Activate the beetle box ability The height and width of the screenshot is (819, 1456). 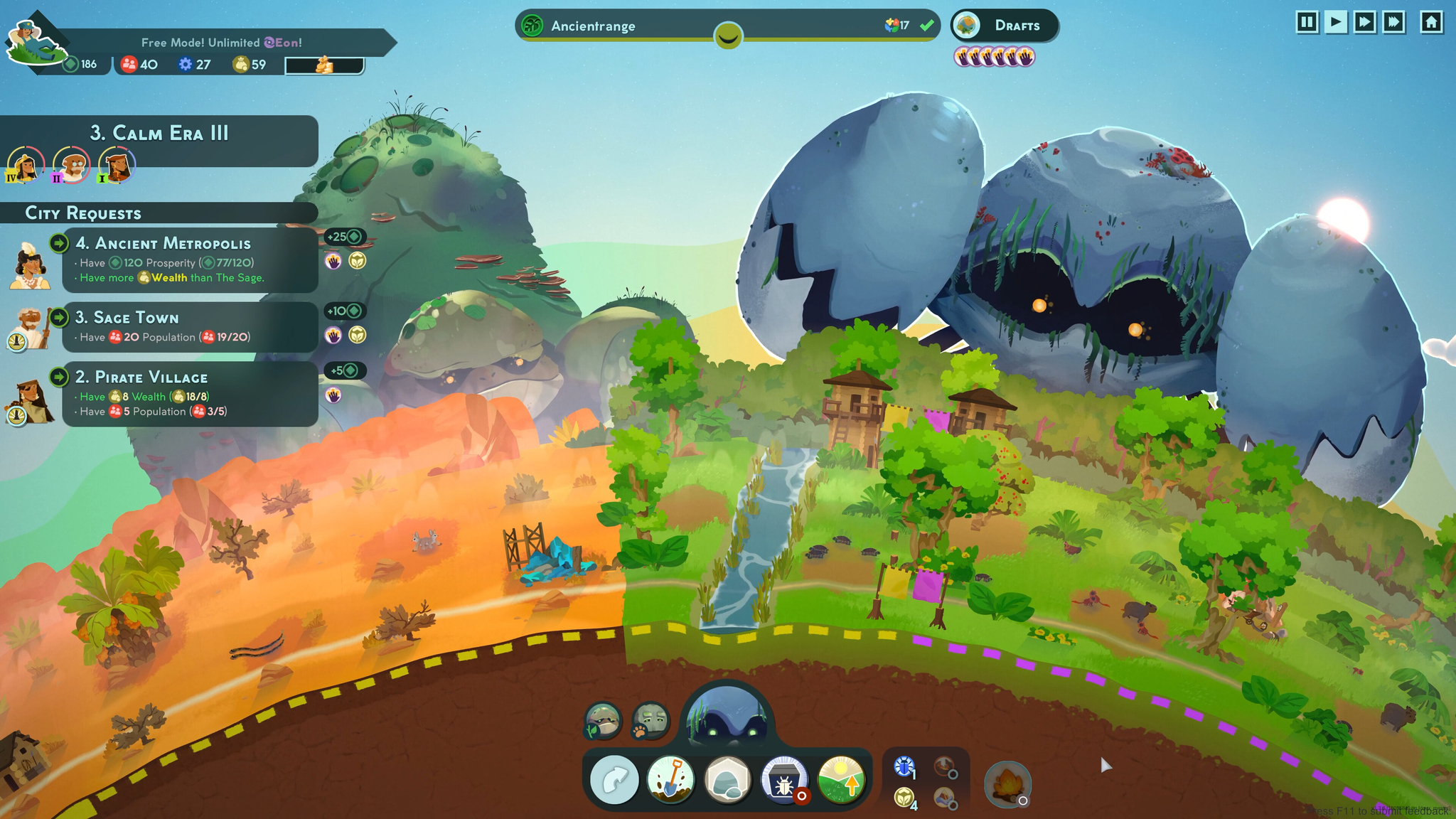pyautogui.click(x=784, y=781)
